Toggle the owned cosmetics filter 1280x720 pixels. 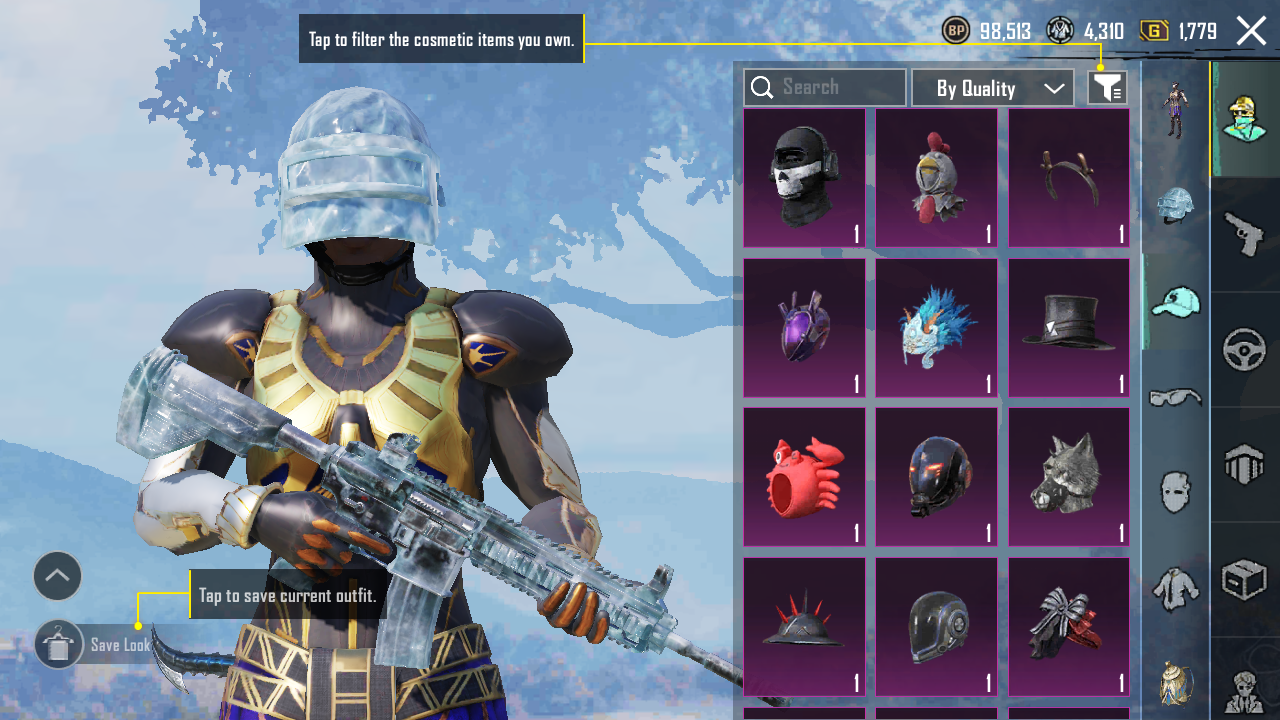tap(1107, 88)
